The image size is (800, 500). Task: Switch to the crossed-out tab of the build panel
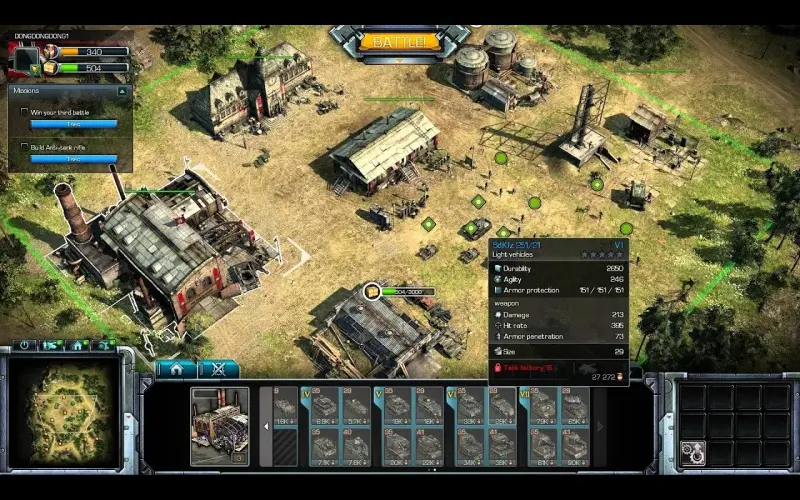click(219, 369)
